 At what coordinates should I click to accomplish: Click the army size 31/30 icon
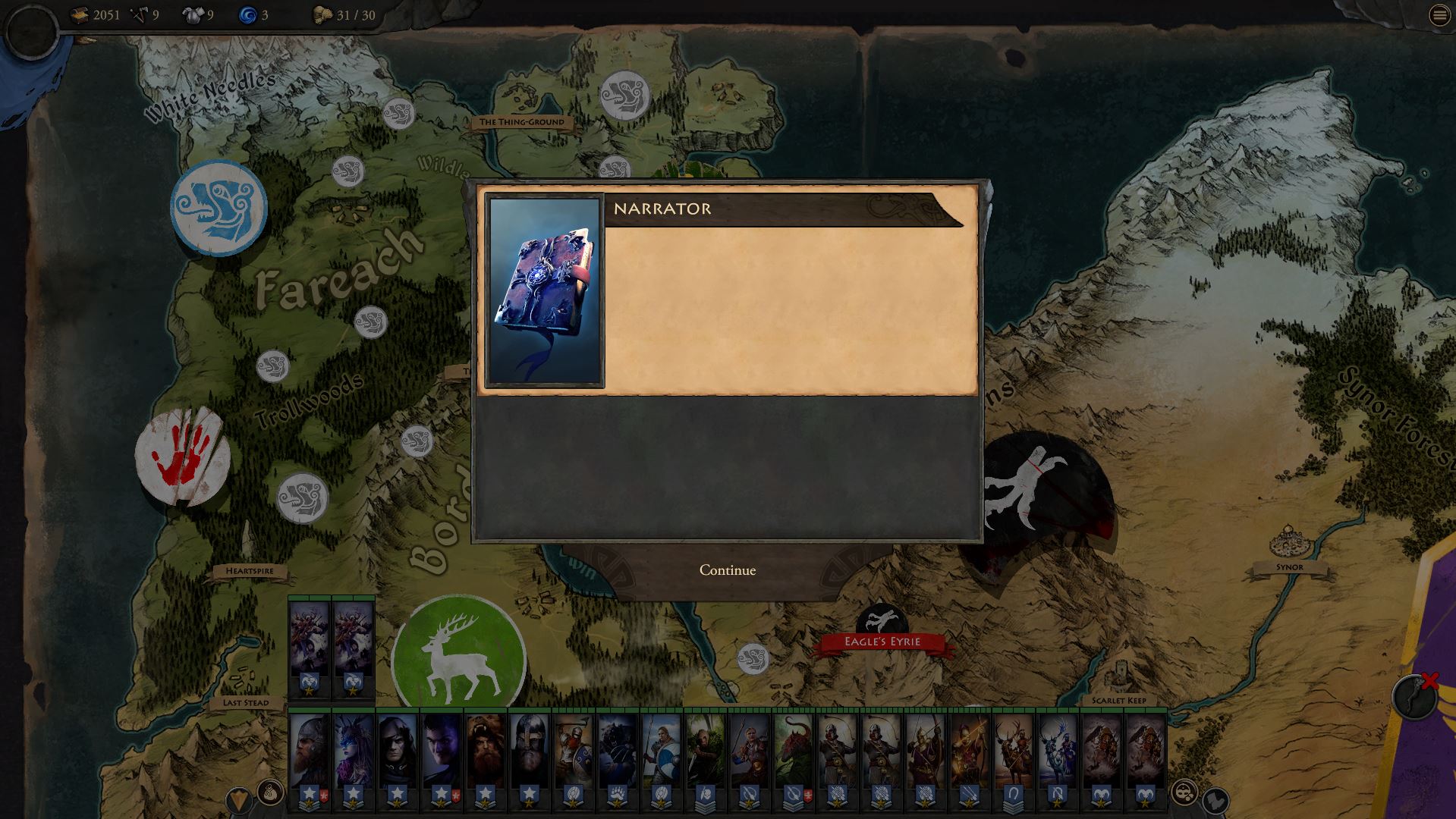[322, 14]
